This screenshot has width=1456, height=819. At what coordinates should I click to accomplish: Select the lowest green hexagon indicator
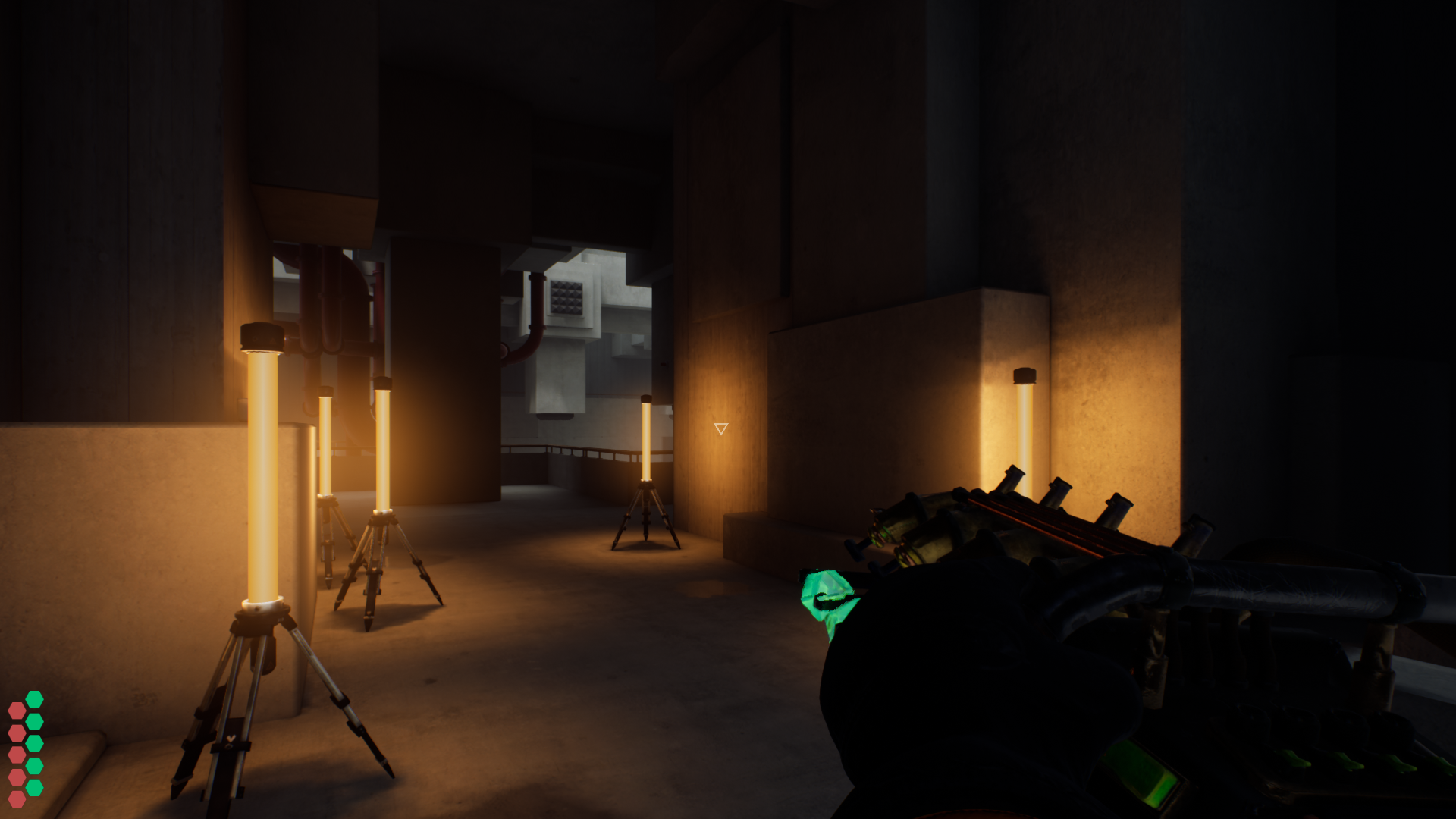(x=35, y=786)
